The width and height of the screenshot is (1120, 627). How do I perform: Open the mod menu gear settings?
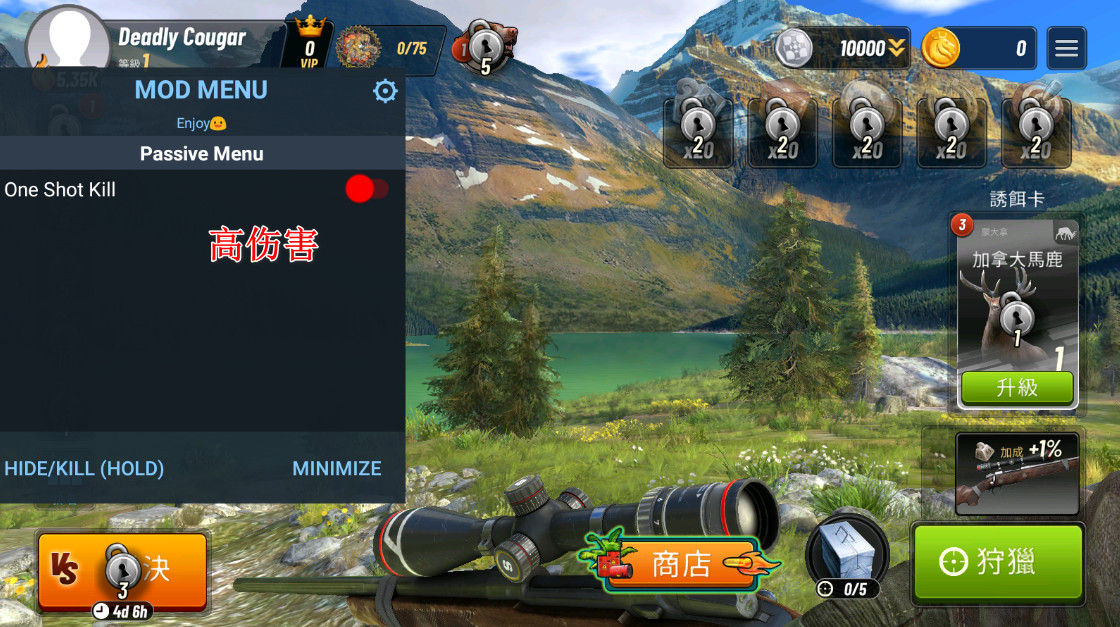pos(385,92)
